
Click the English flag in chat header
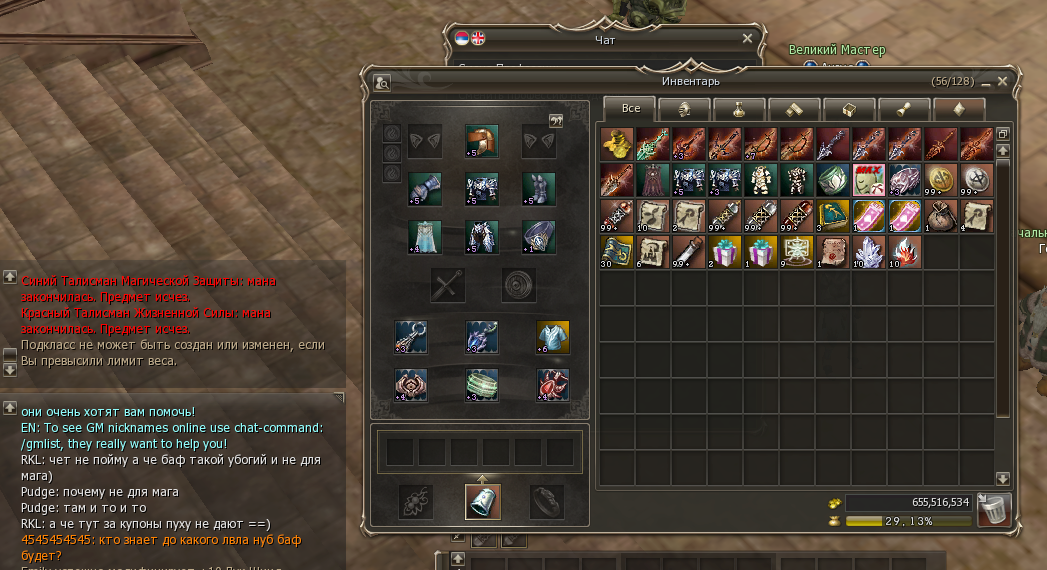pyautogui.click(x=477, y=38)
